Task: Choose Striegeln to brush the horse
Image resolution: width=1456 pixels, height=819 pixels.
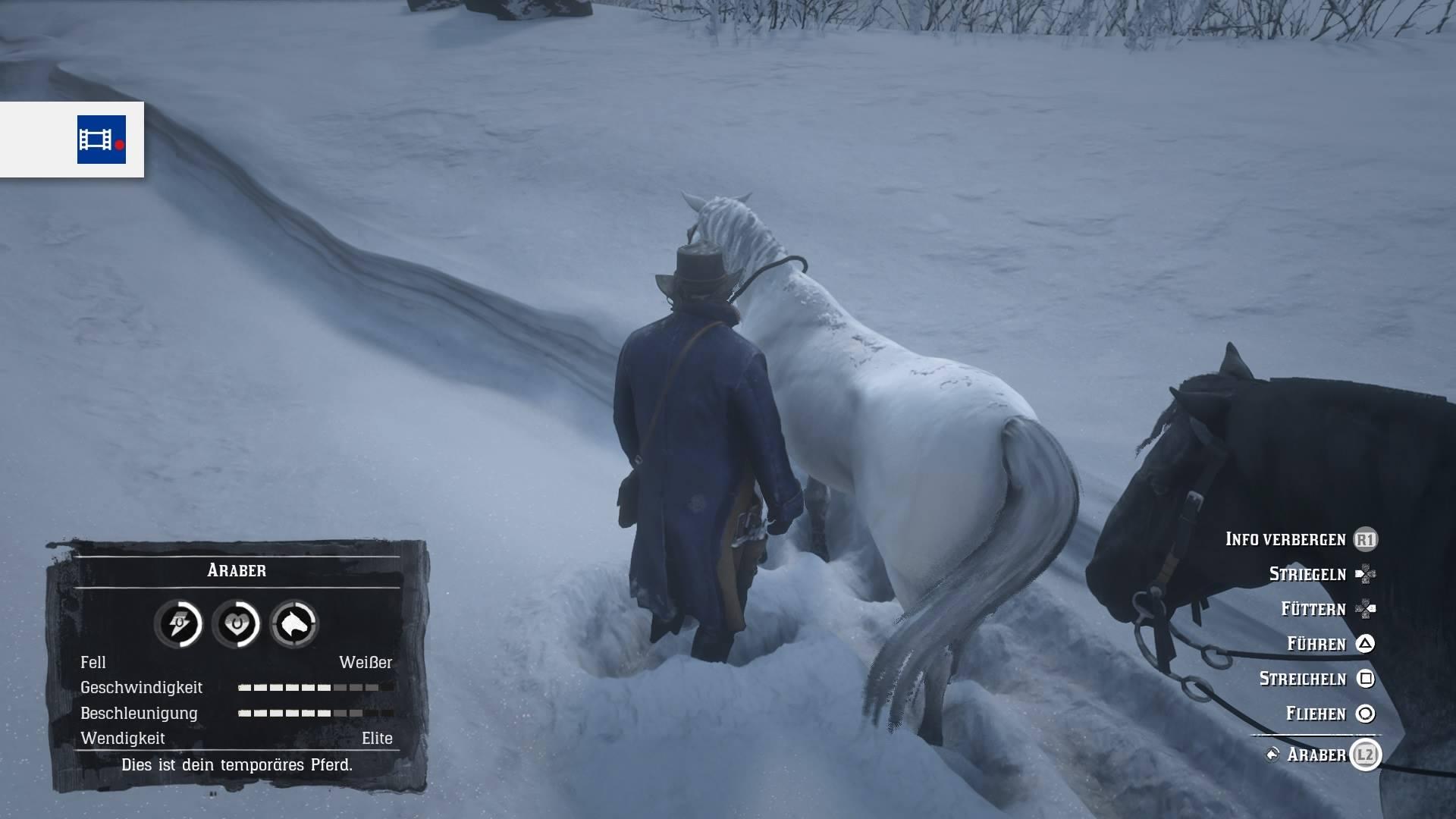Action: [x=1307, y=574]
